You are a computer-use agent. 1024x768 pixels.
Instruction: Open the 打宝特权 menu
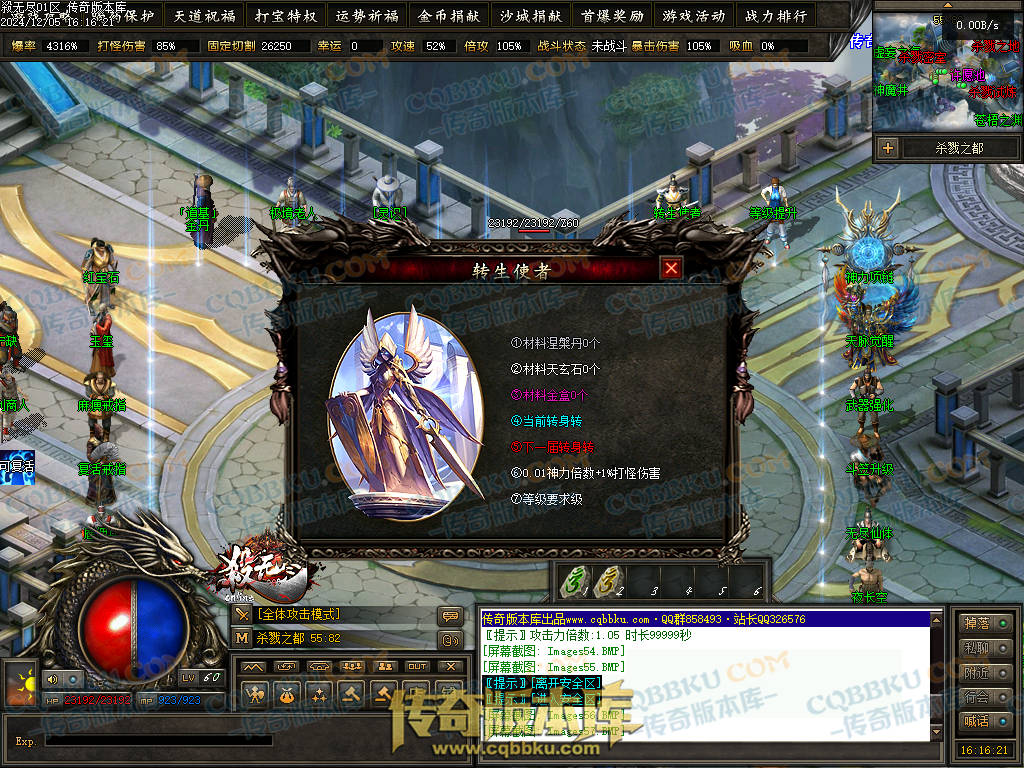click(x=286, y=16)
